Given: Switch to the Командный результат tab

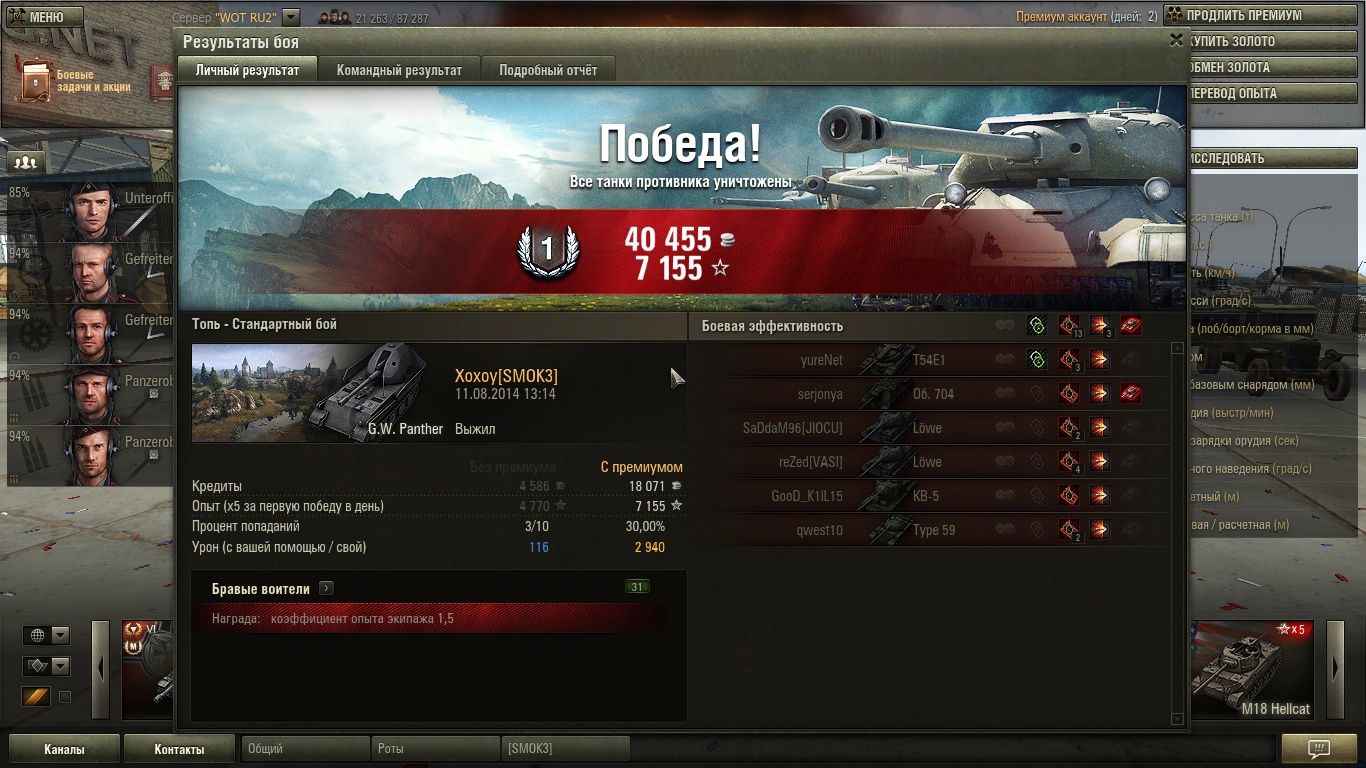Looking at the screenshot, I should (x=399, y=70).
